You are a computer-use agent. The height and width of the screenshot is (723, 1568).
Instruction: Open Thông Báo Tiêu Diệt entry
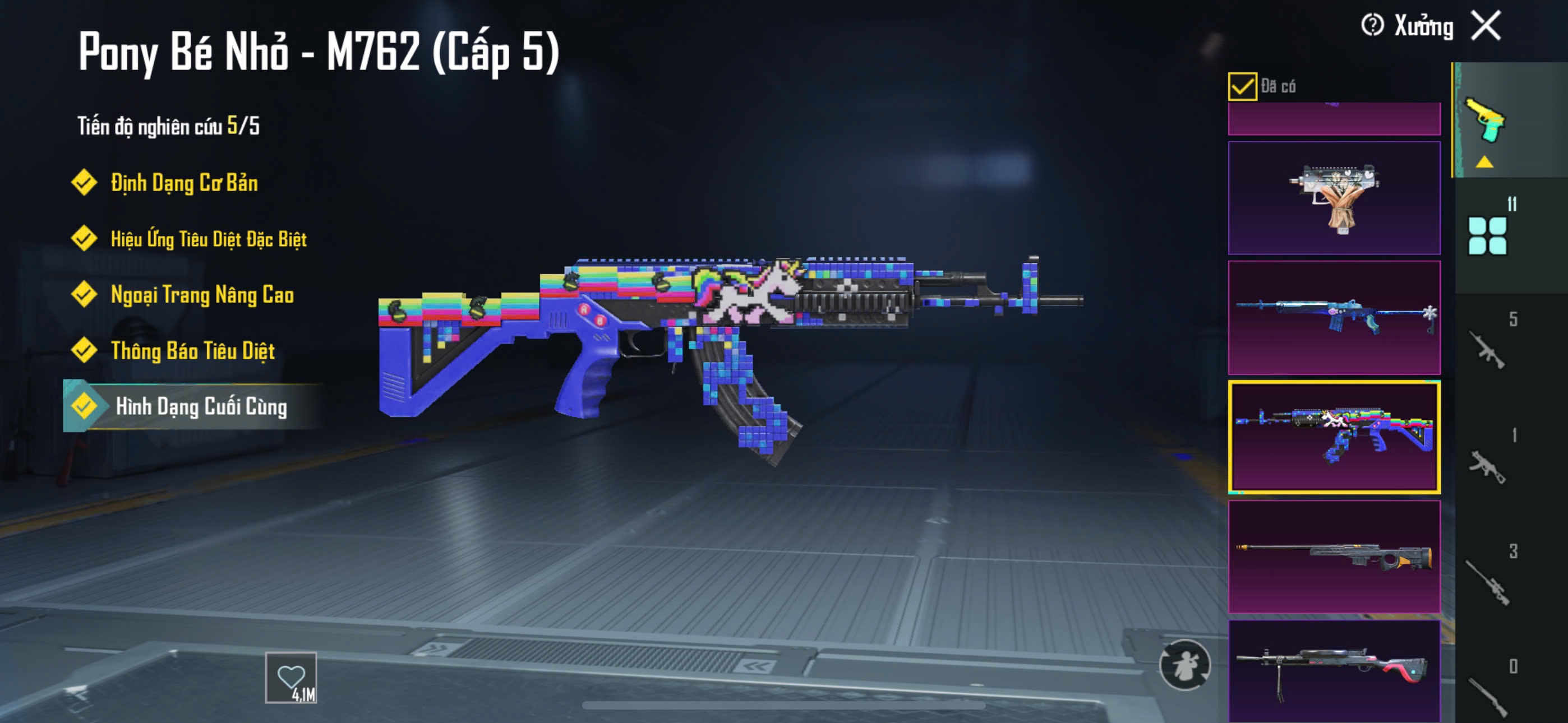192,350
